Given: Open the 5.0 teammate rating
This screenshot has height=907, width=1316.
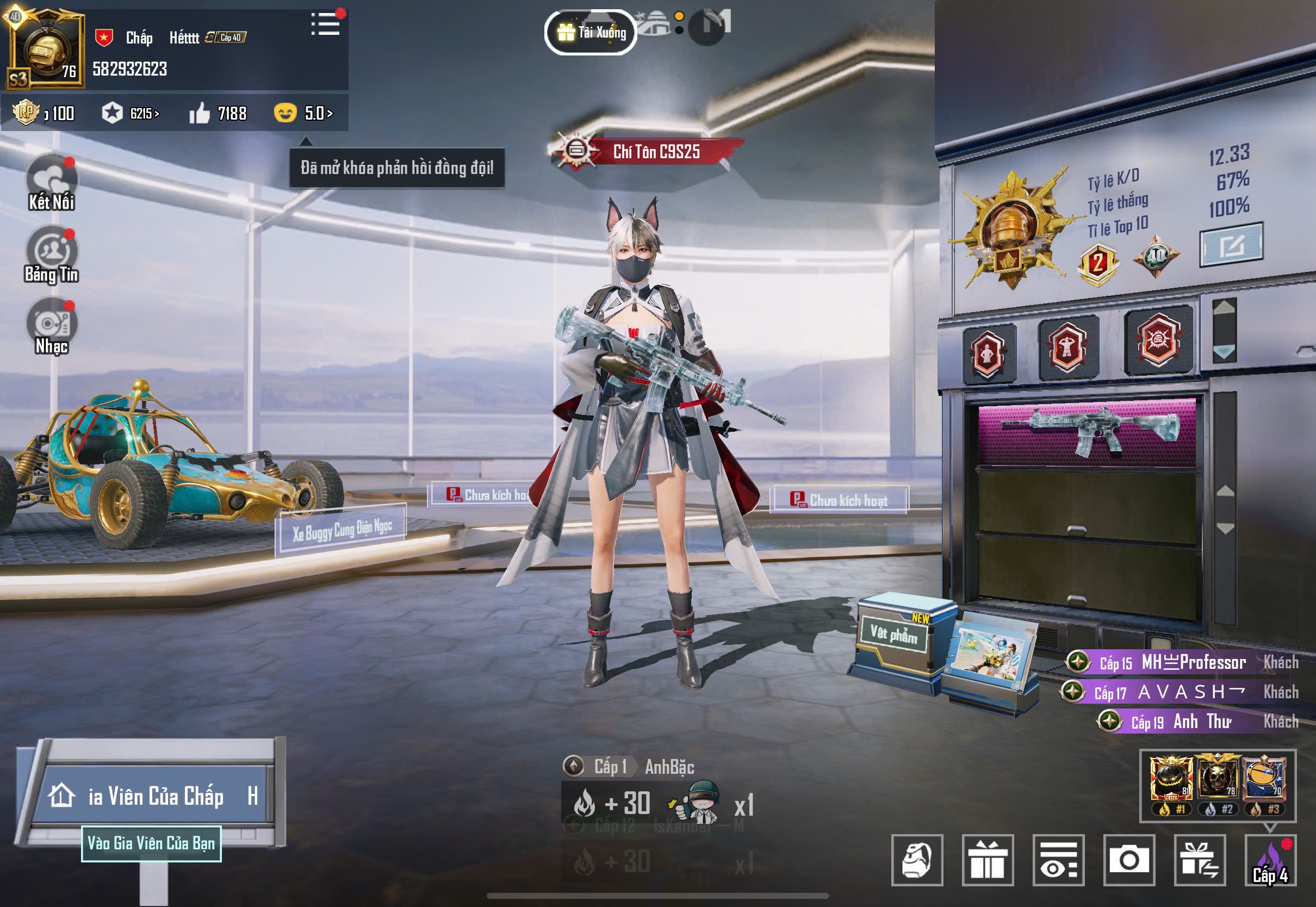Looking at the screenshot, I should 303,113.
